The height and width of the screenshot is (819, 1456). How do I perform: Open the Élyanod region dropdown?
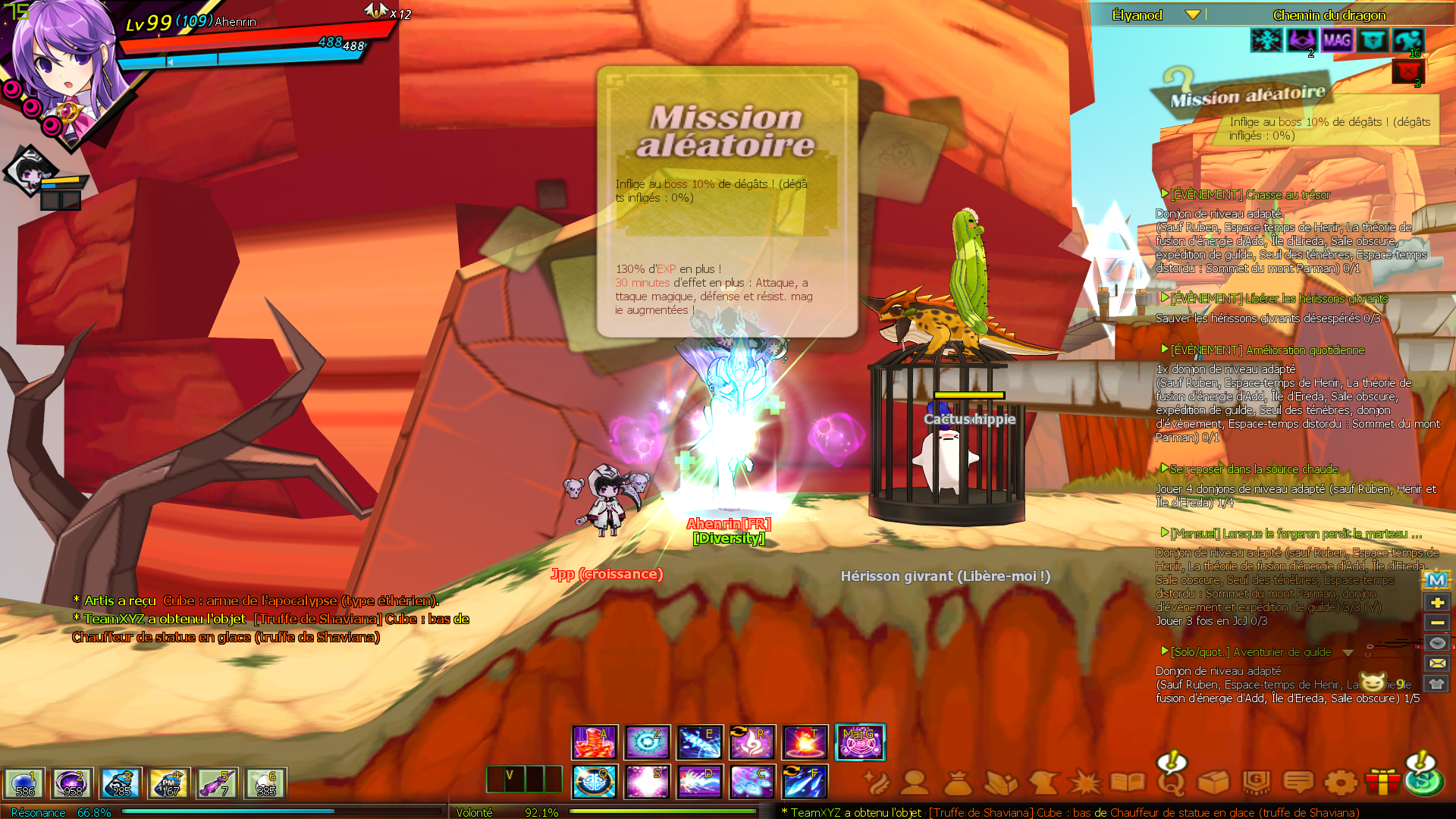[x=1193, y=15]
